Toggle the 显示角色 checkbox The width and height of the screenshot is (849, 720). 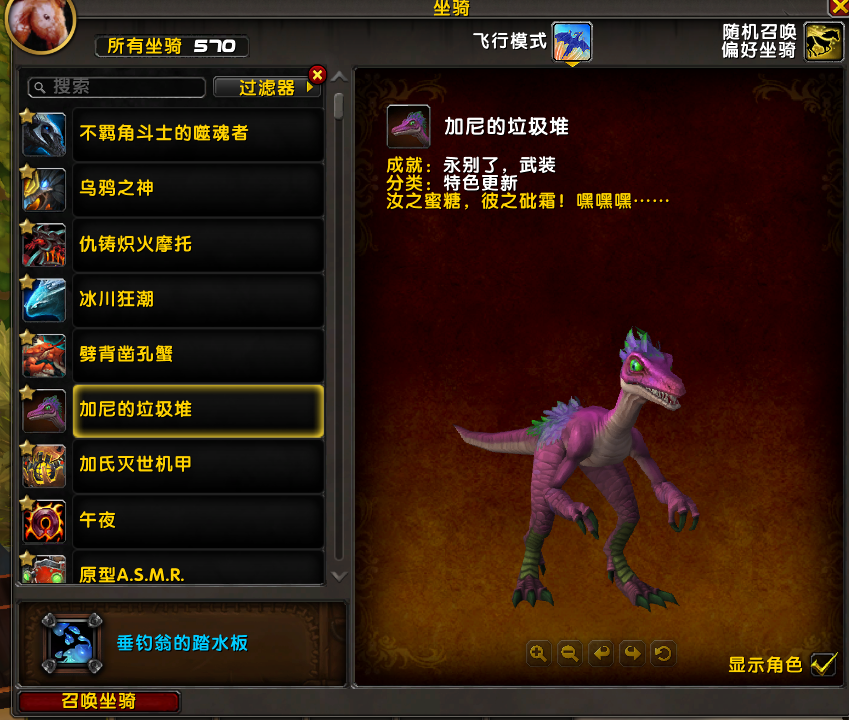point(823,664)
